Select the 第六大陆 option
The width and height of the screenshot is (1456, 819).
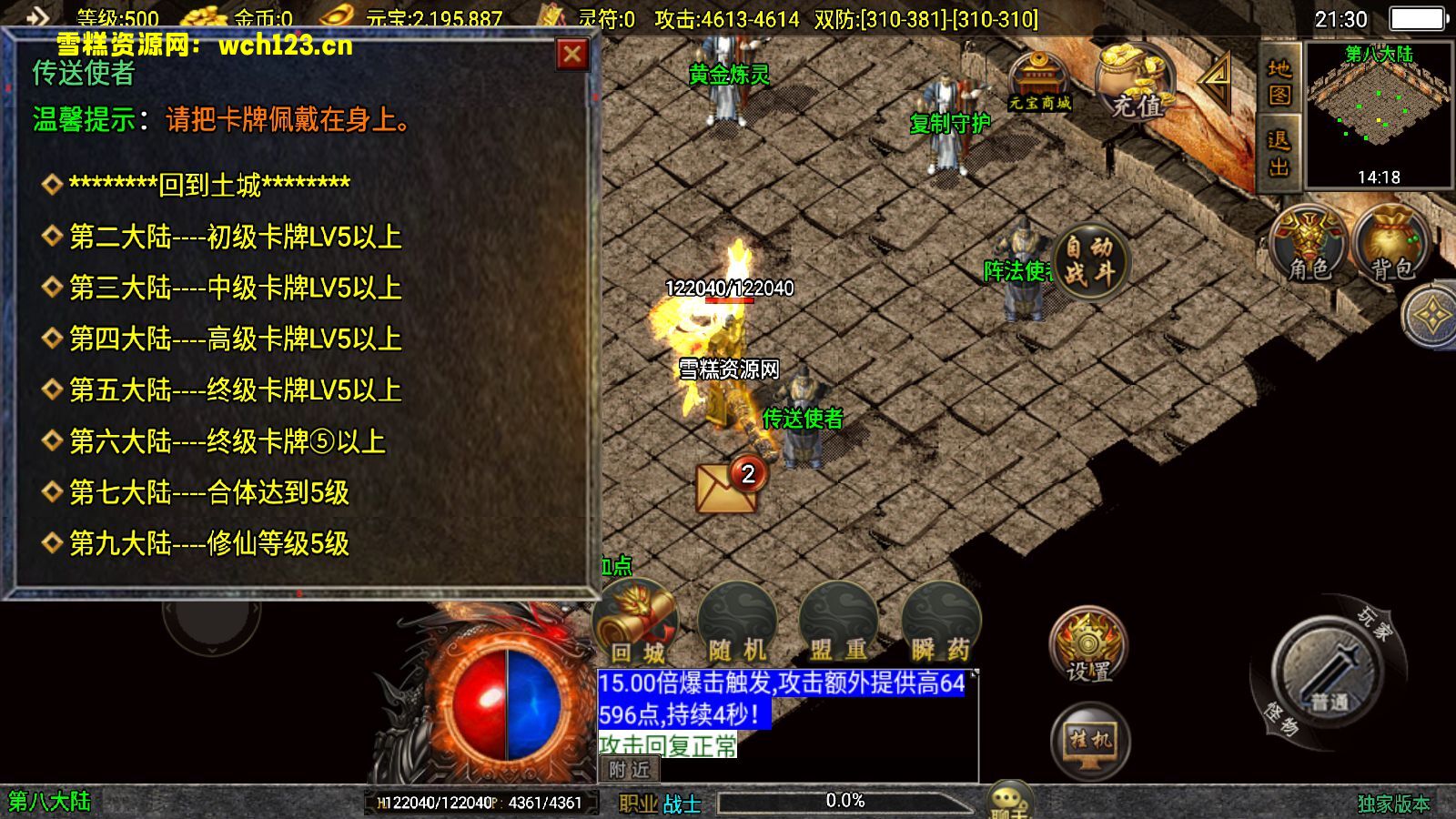tap(227, 441)
